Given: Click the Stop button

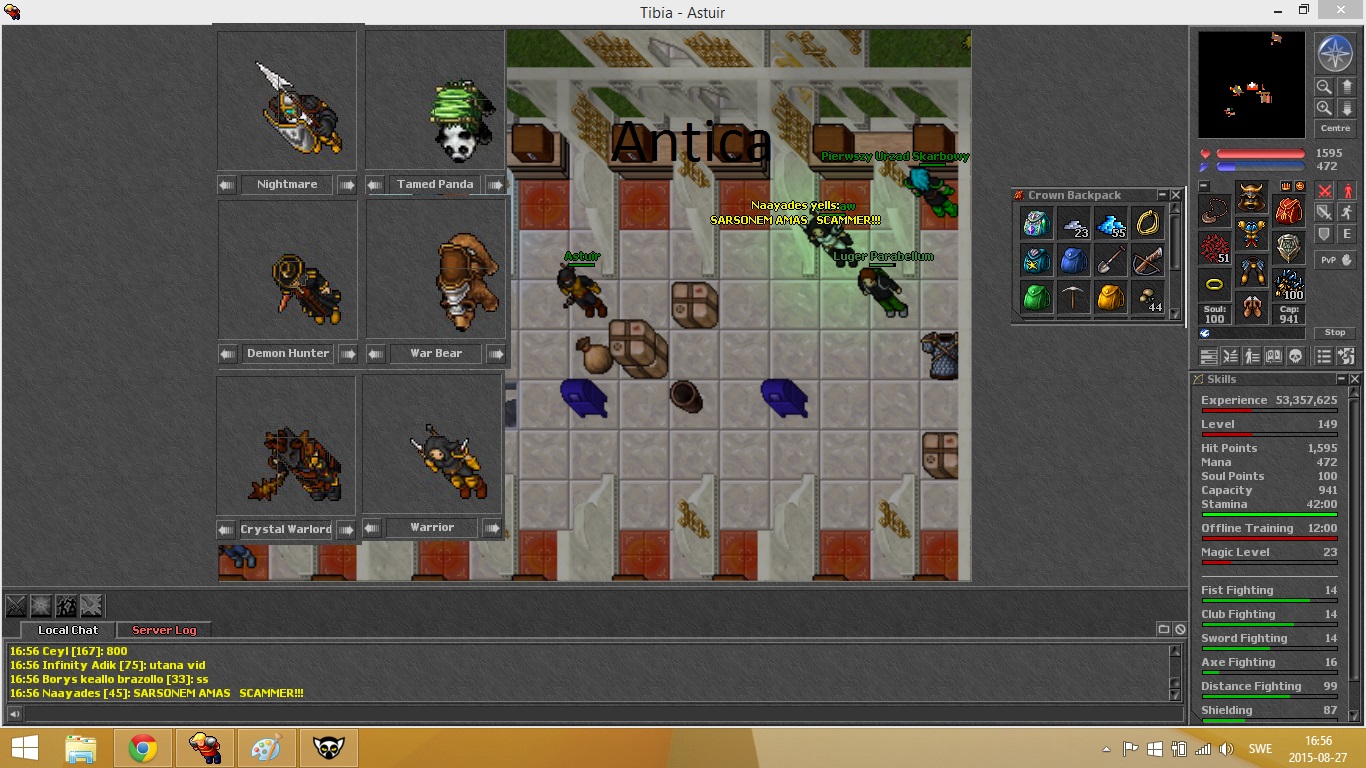Looking at the screenshot, I should click(1335, 332).
